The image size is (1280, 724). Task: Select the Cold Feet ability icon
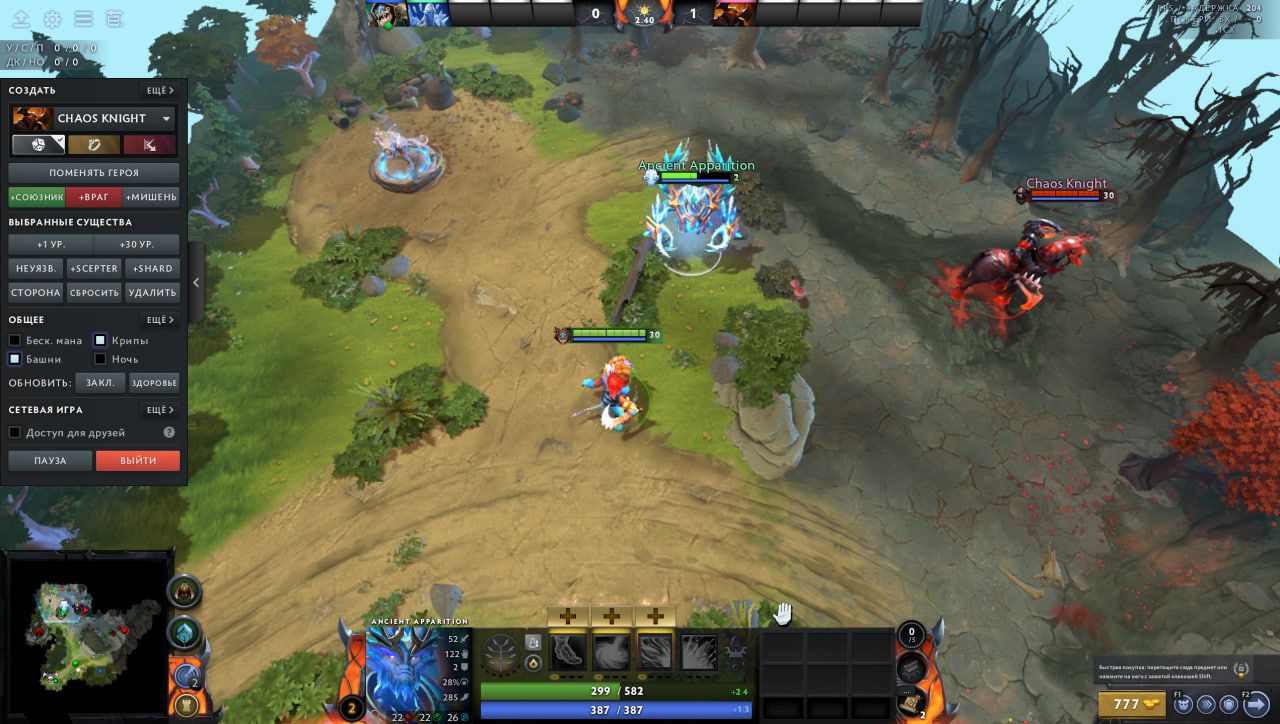(567, 652)
